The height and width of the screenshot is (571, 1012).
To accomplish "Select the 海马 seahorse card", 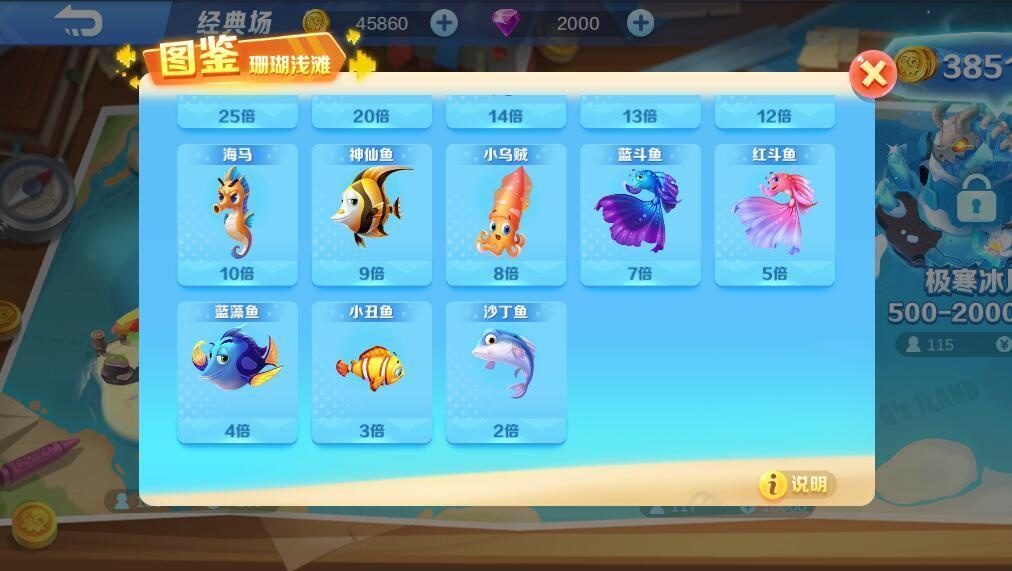I will [237, 214].
